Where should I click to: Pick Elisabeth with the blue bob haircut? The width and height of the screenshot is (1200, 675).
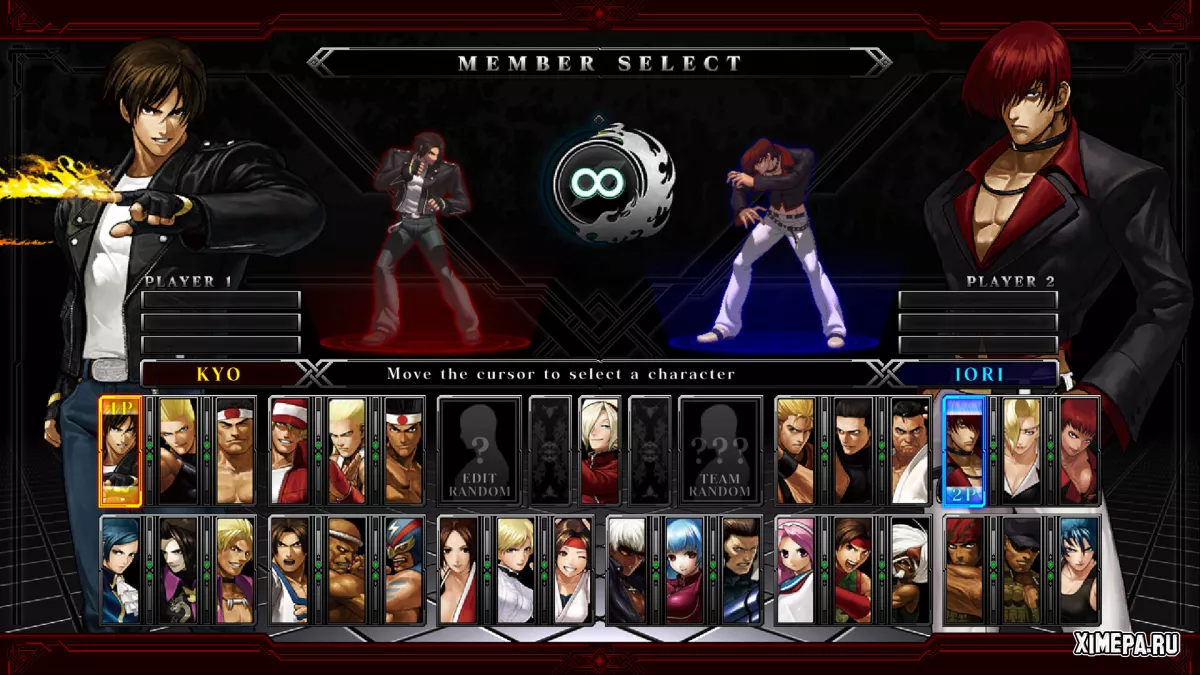[121, 571]
